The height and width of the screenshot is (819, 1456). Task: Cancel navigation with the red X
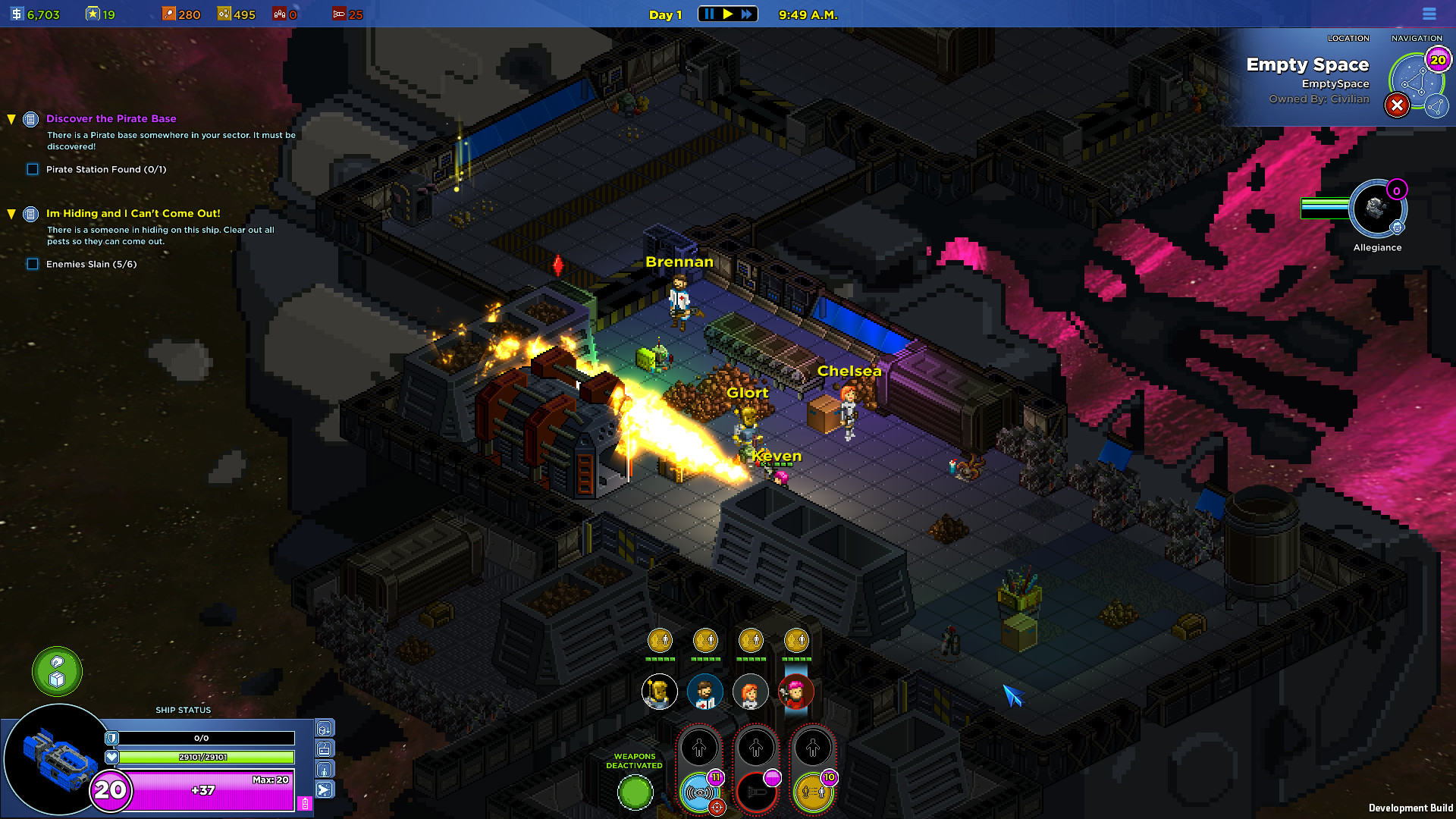pos(1397,105)
